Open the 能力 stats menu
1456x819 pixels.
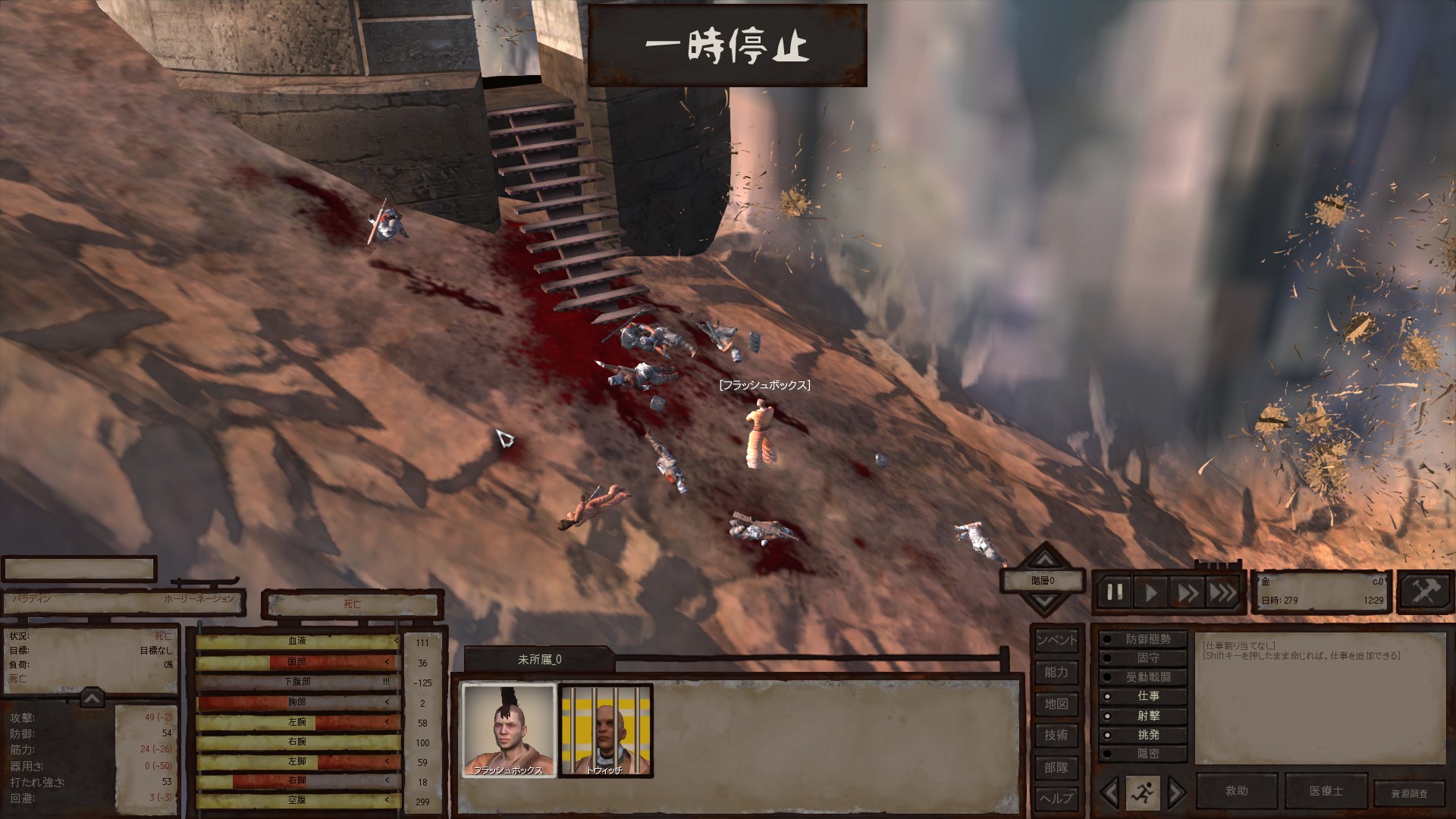(x=1056, y=672)
